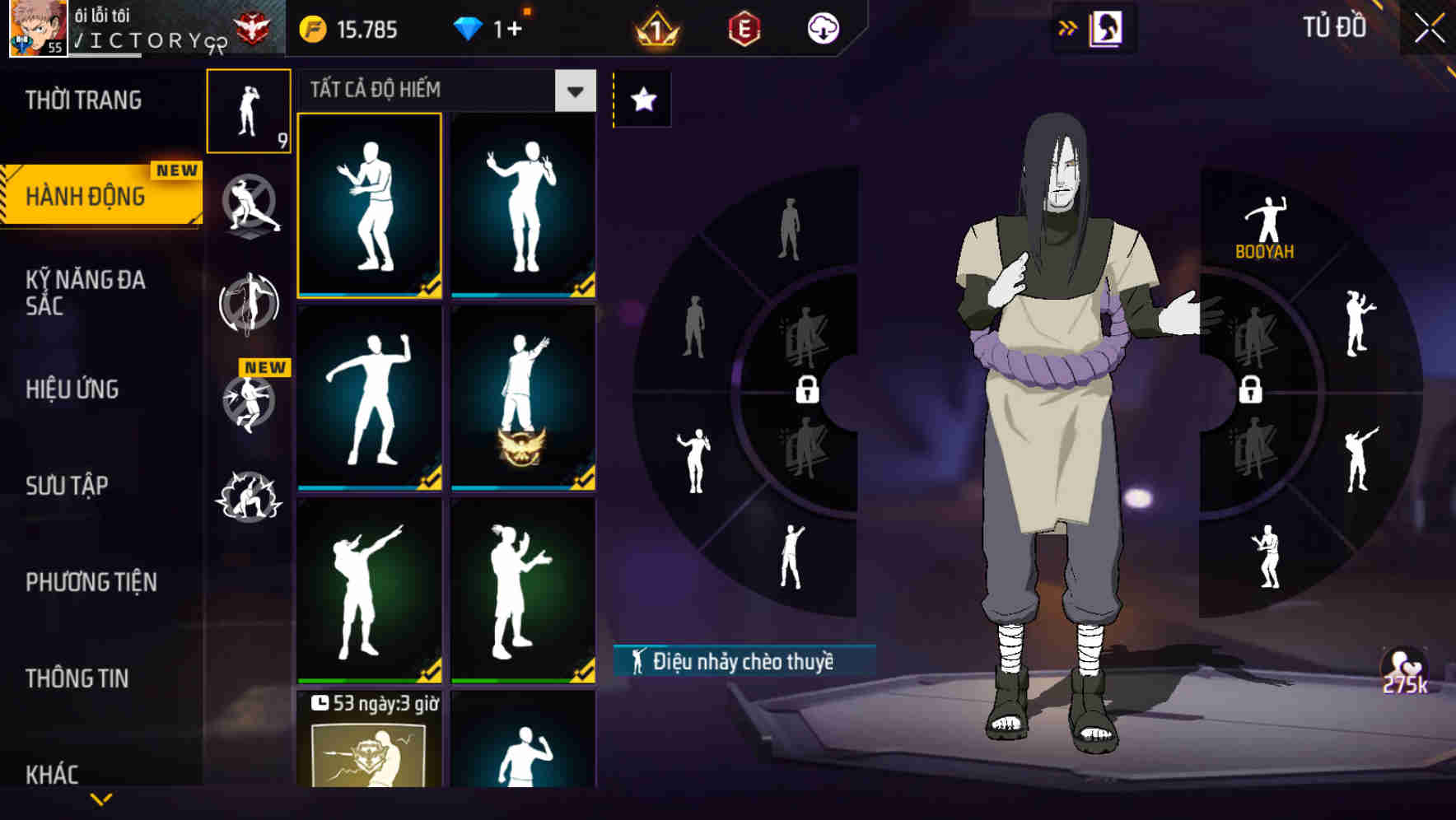The width and height of the screenshot is (1456, 820).
Task: Select the first dancing emote thumbnail
Action: coord(370,206)
